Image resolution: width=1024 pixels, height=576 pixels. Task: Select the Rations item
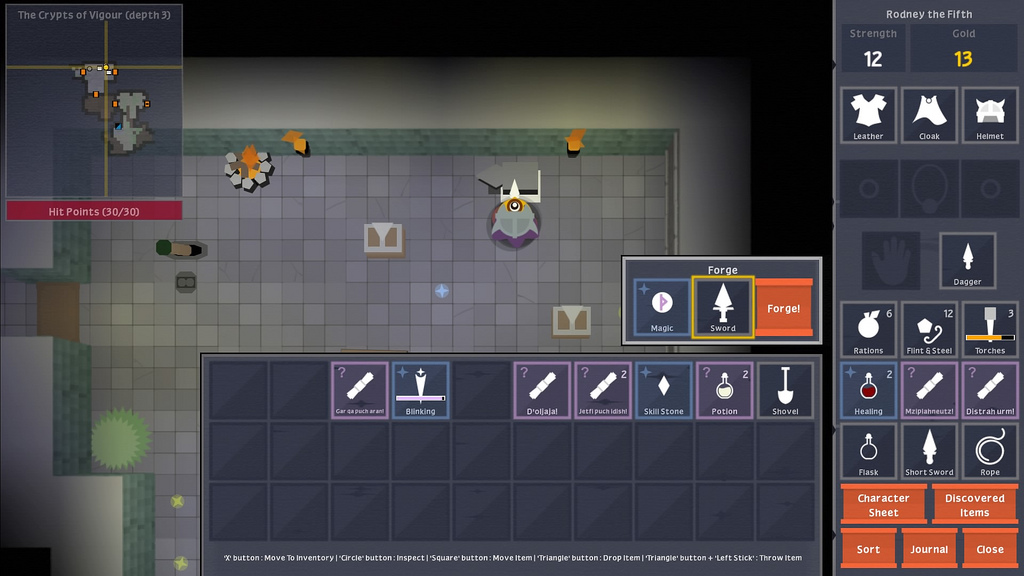[869, 330]
